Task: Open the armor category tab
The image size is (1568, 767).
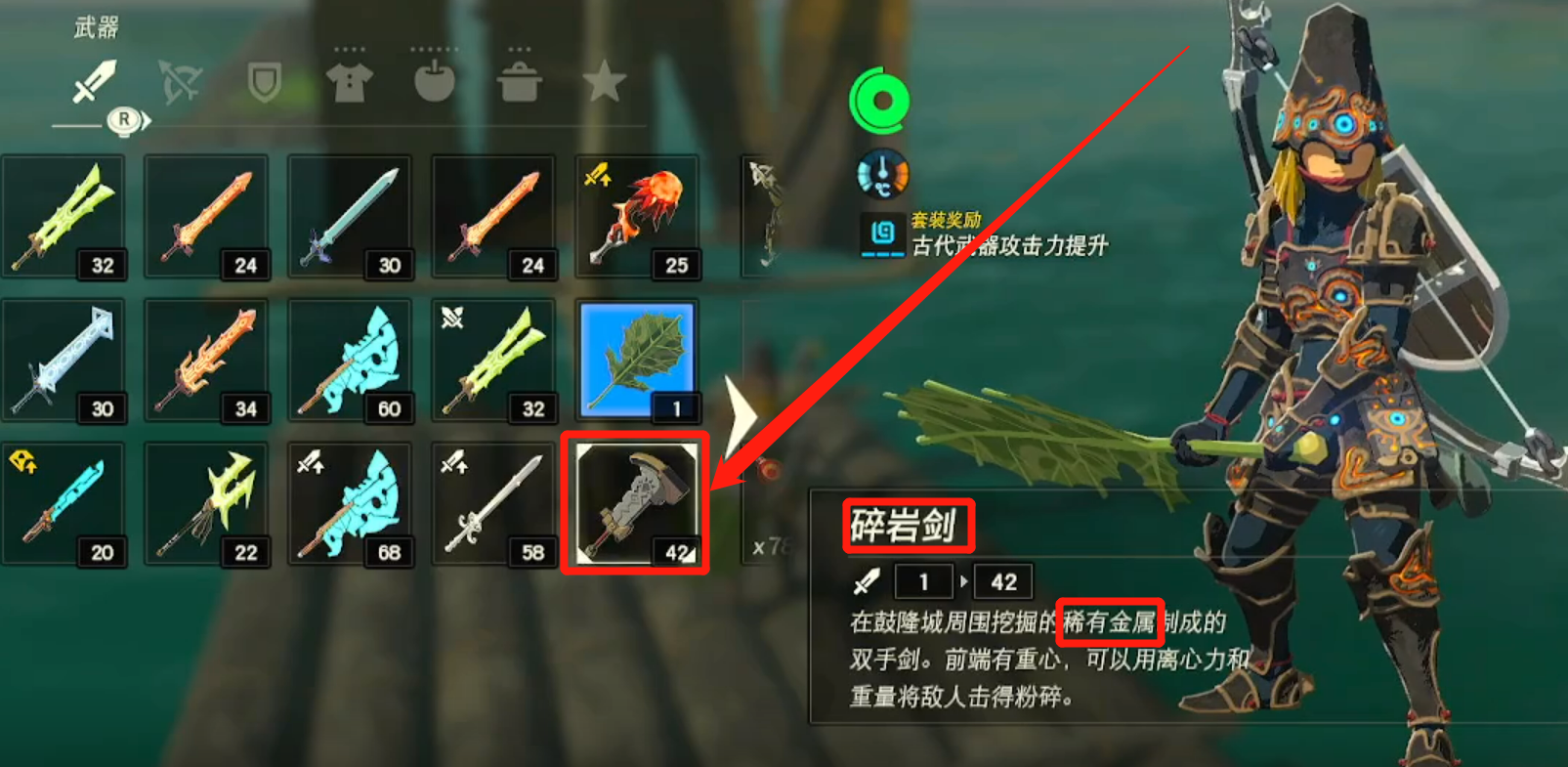Action: 350,83
